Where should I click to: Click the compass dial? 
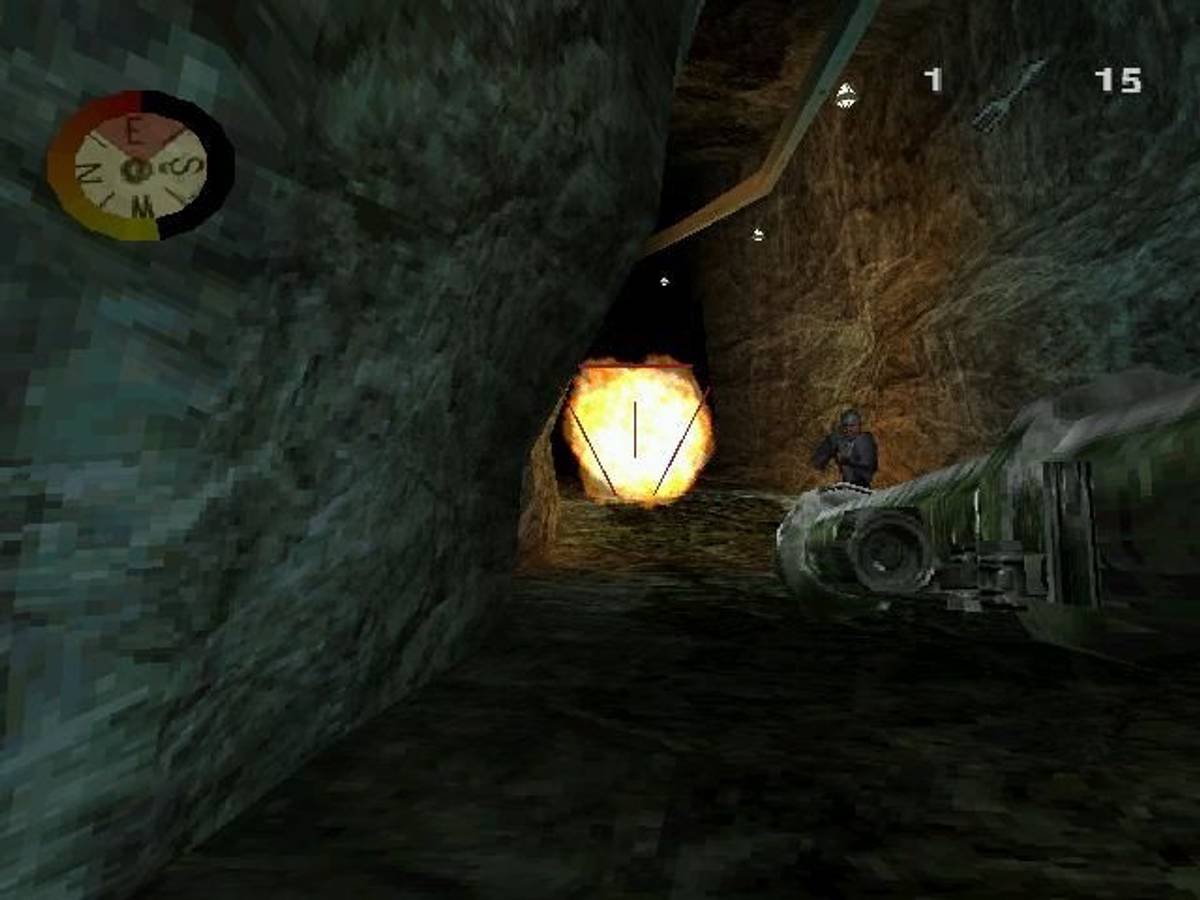pyautogui.click(x=139, y=166)
